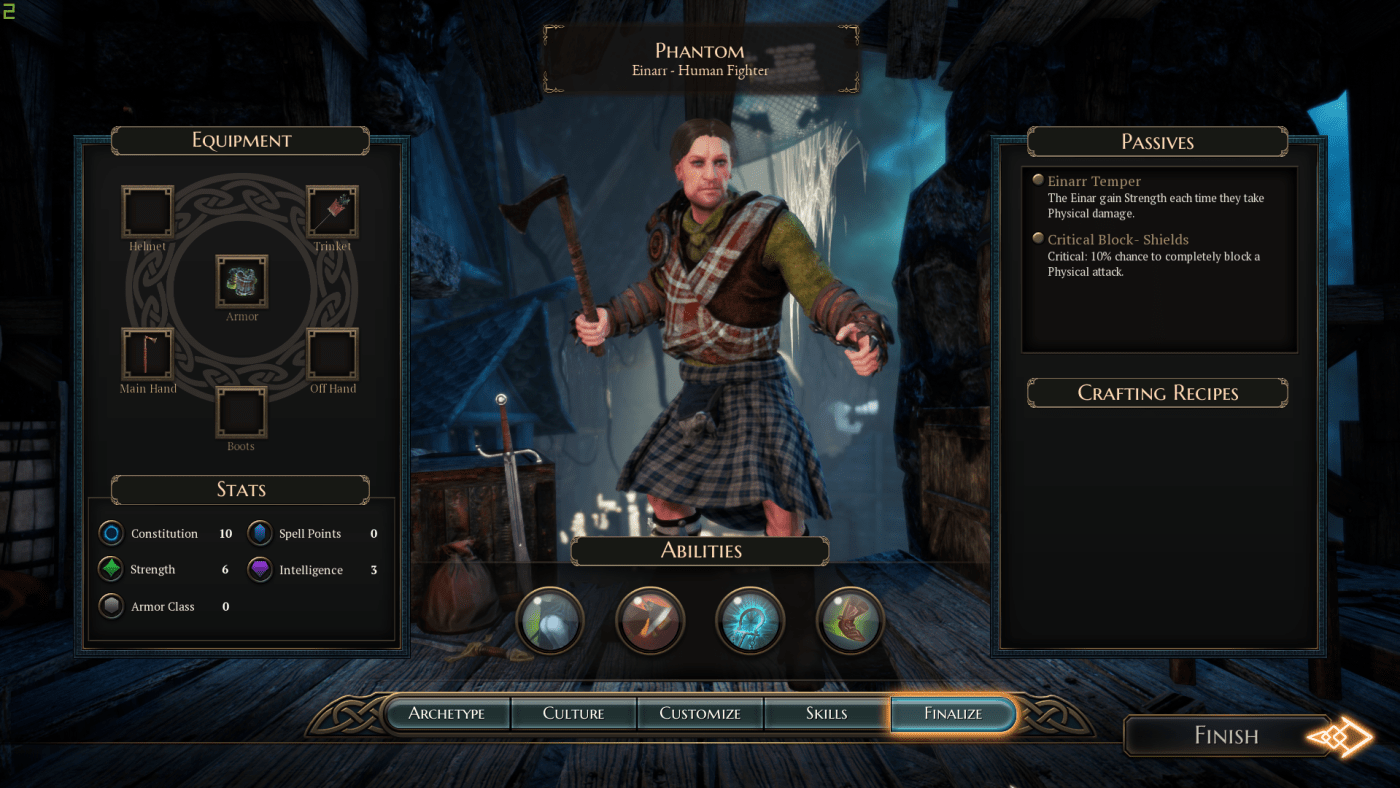Click the empty Boots slot
Image resolution: width=1400 pixels, height=788 pixels.
241,412
